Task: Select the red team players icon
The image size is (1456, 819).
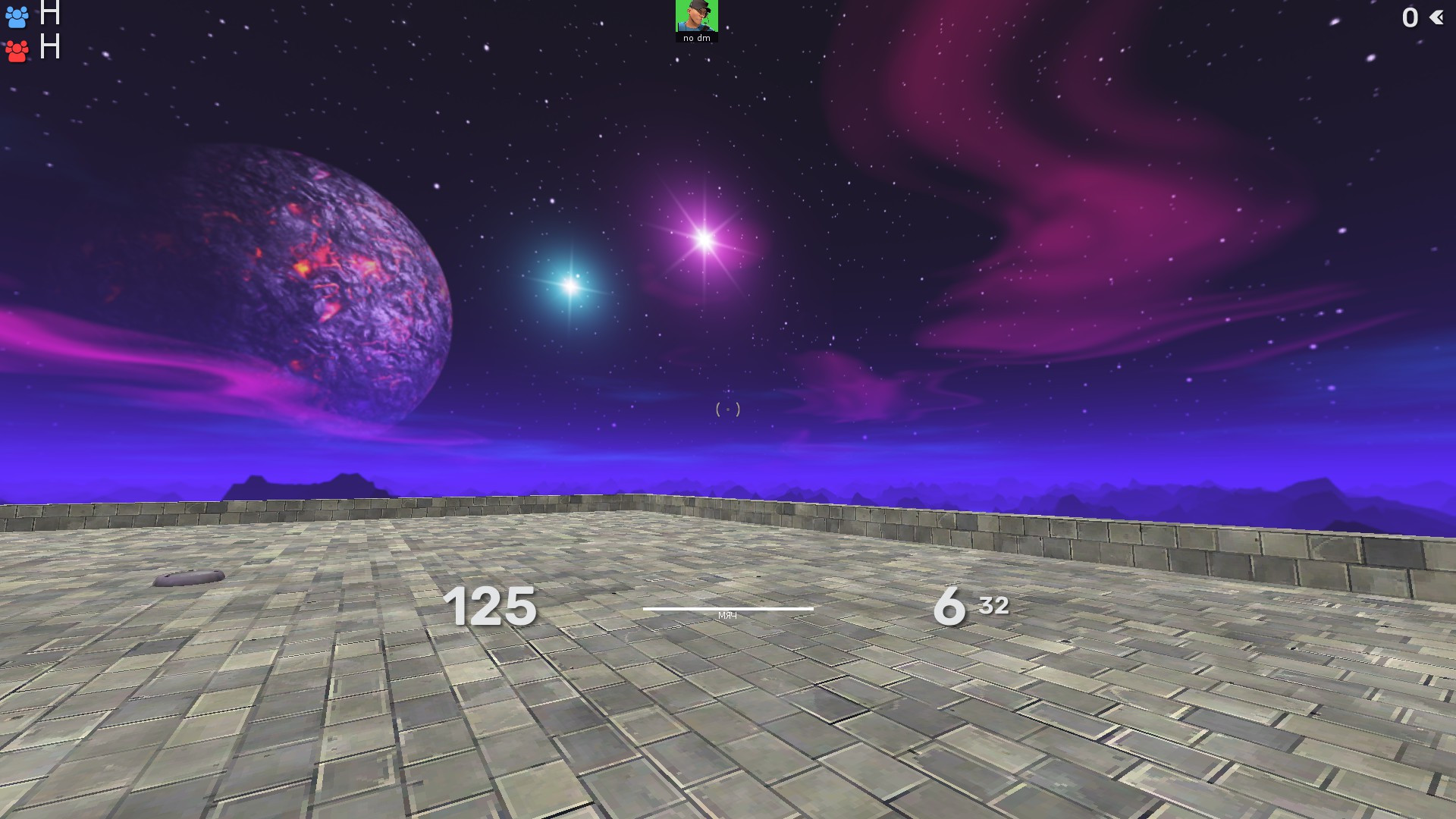Action: tap(17, 51)
